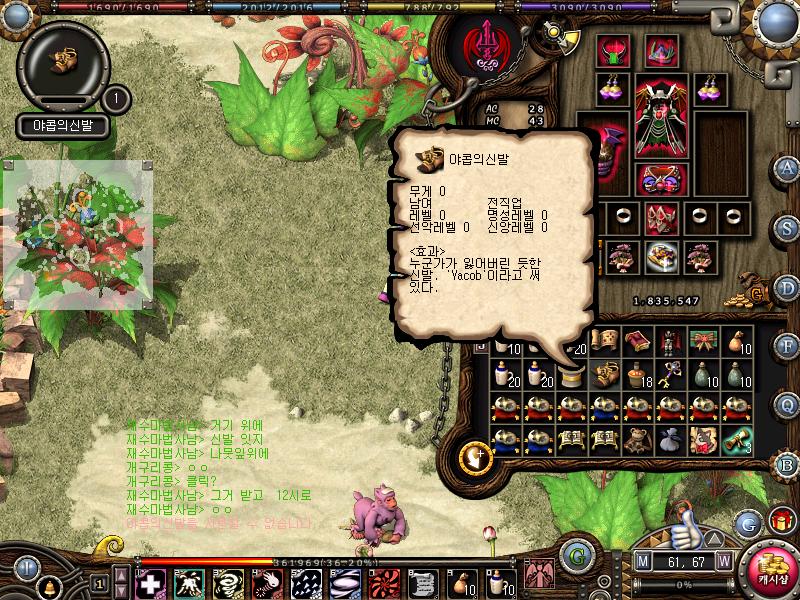Screen dimensions: 800x600
Task: Select the green ribbon gift box item
Action: point(703,342)
